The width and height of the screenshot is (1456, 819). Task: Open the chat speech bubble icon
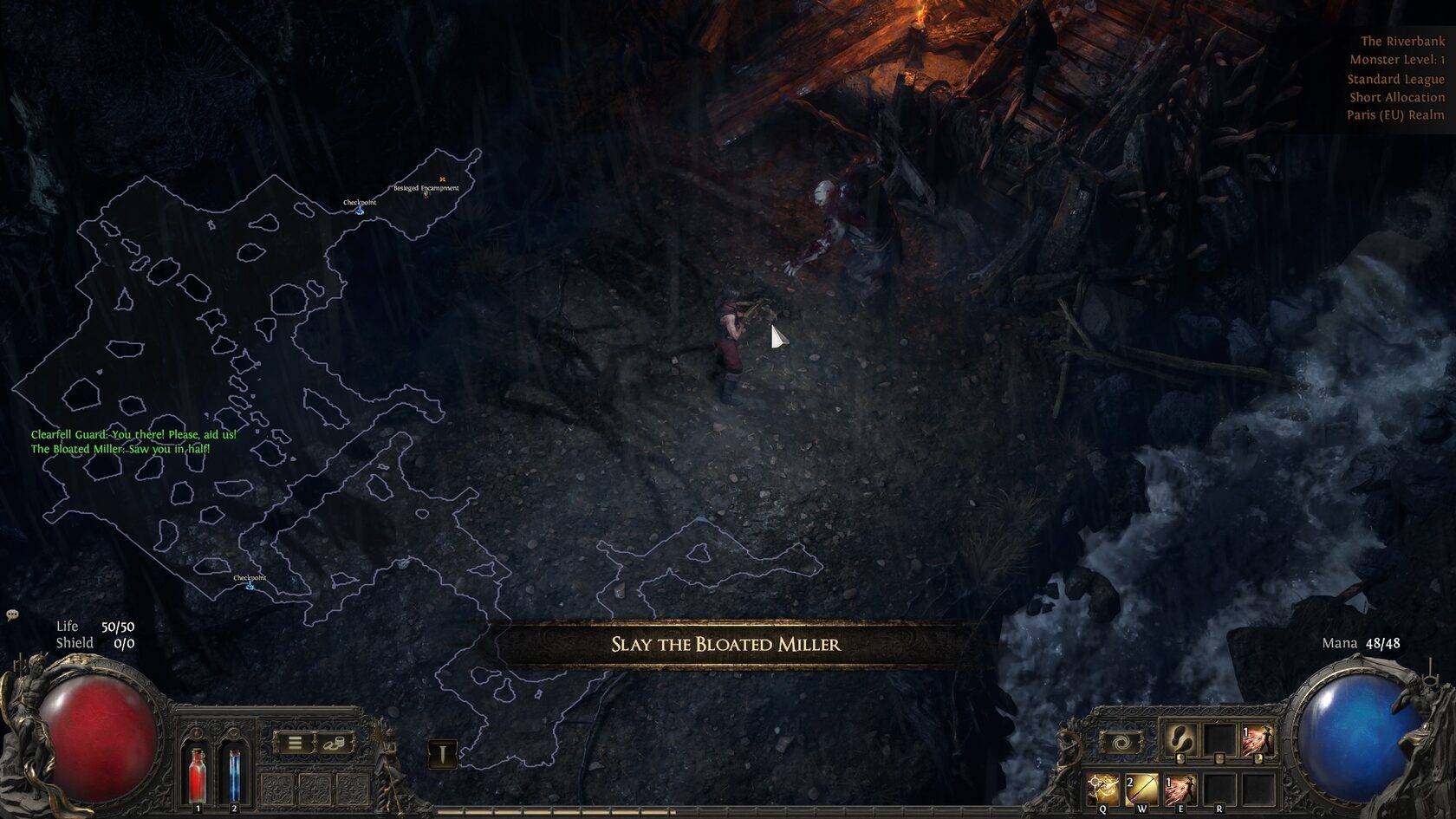12,614
